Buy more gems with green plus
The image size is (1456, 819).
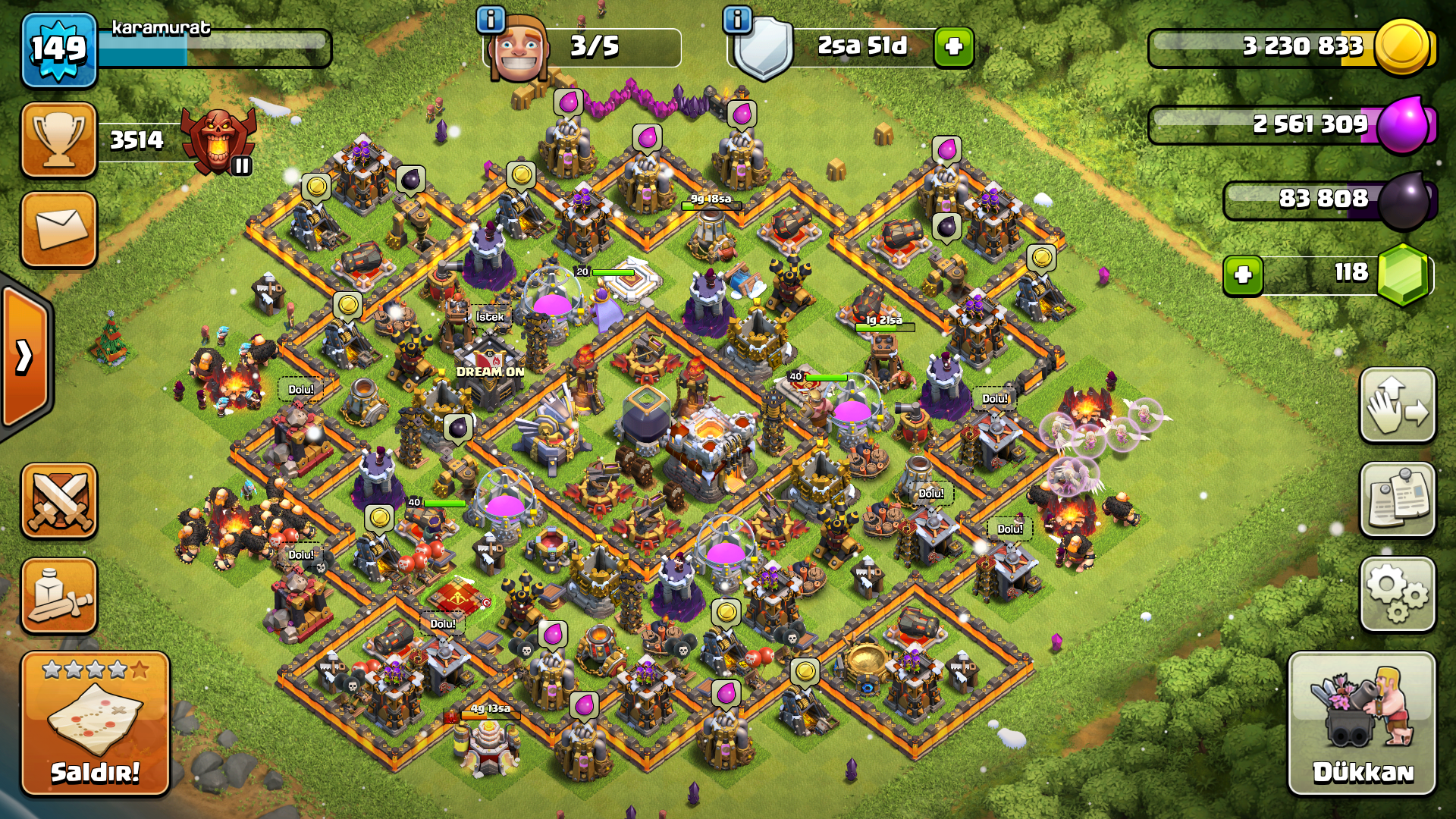pyautogui.click(x=1242, y=275)
